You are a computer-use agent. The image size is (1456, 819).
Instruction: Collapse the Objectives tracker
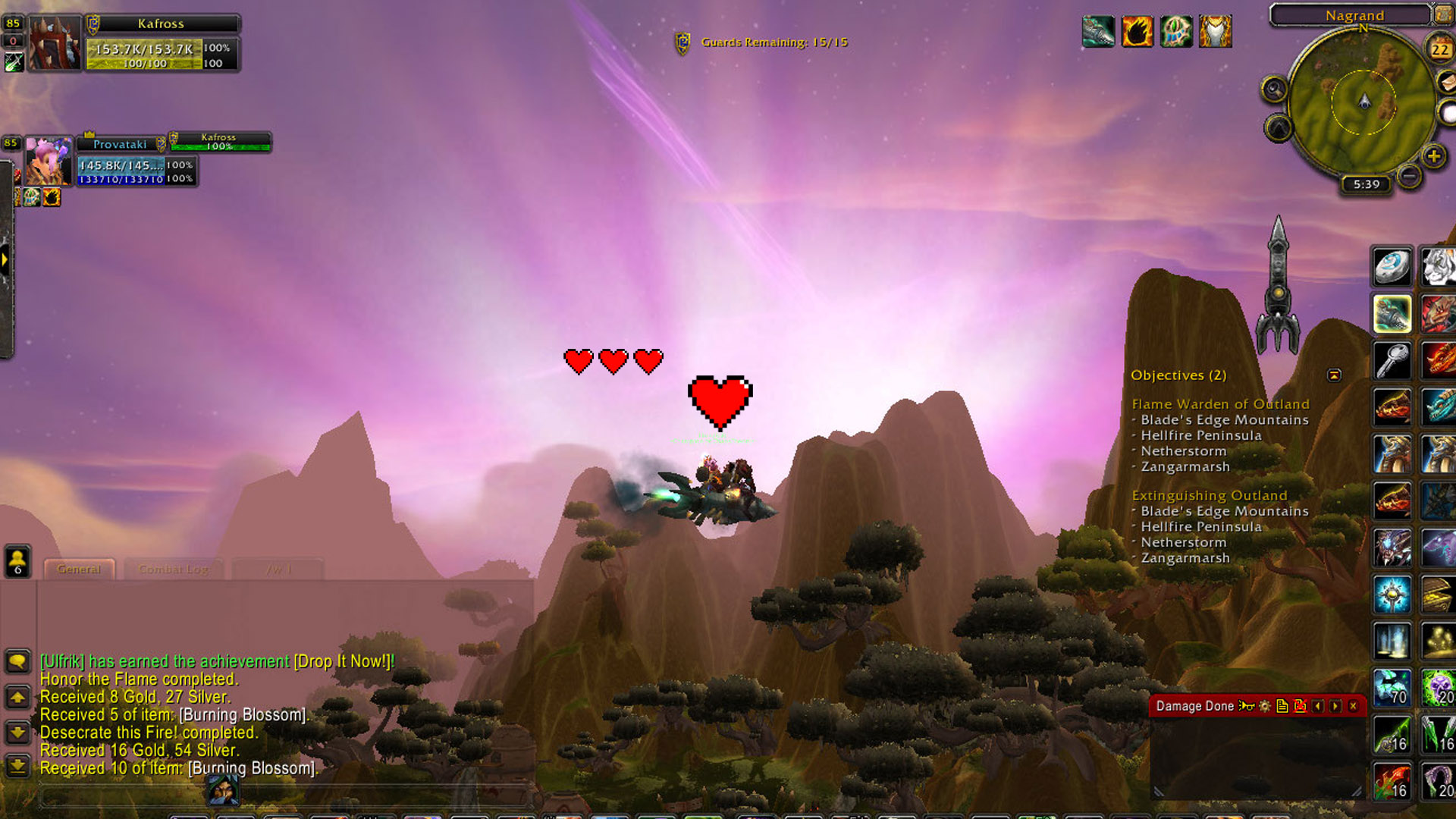point(1334,375)
